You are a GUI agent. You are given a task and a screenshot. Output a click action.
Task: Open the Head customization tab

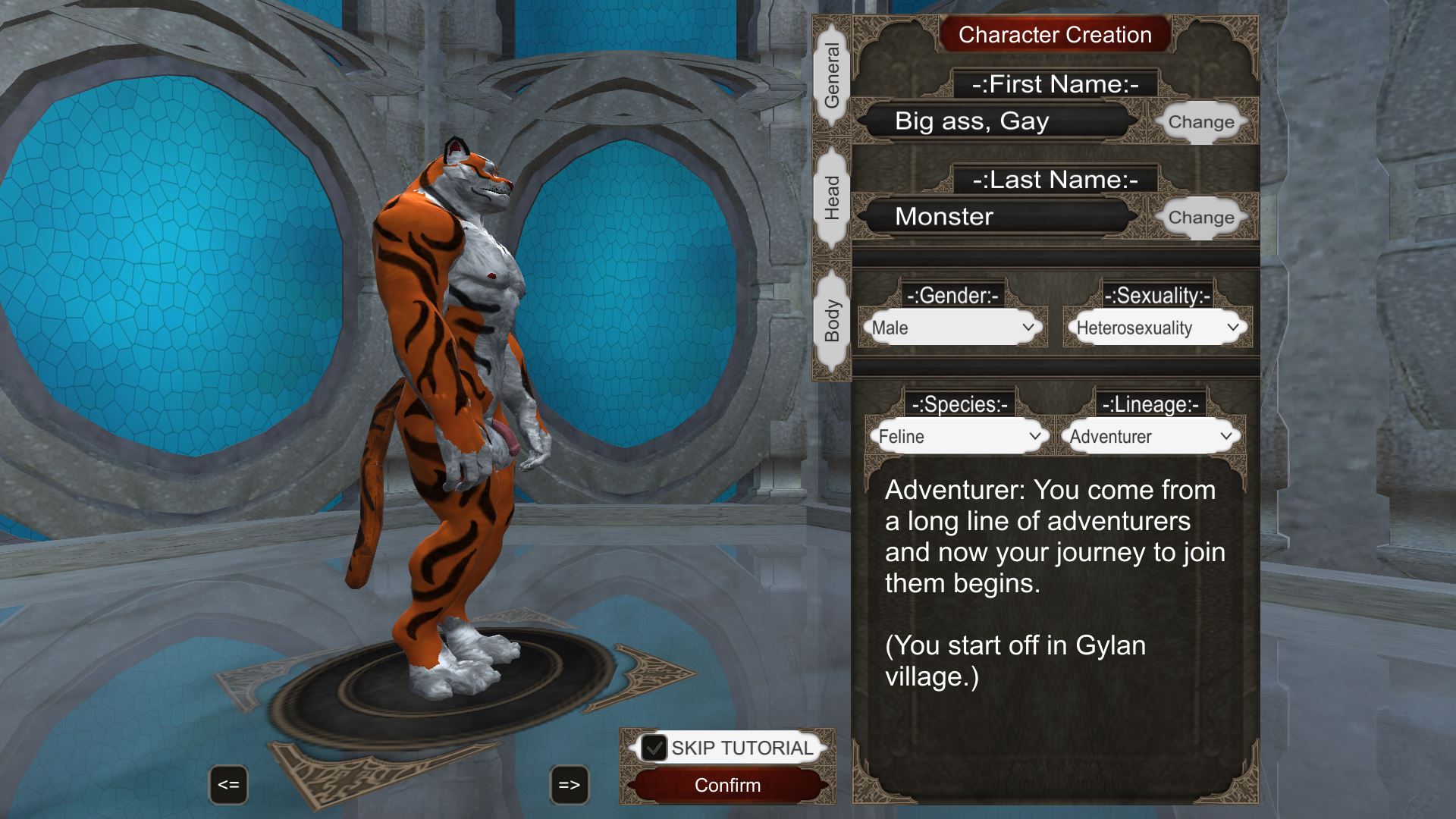click(832, 198)
